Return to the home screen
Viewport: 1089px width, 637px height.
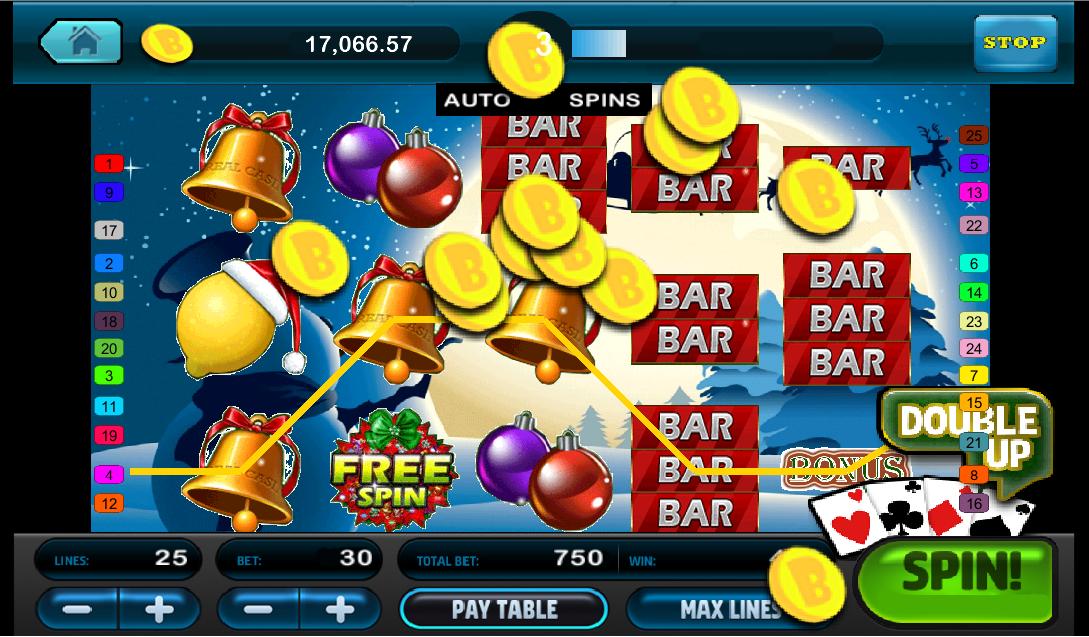pos(82,43)
